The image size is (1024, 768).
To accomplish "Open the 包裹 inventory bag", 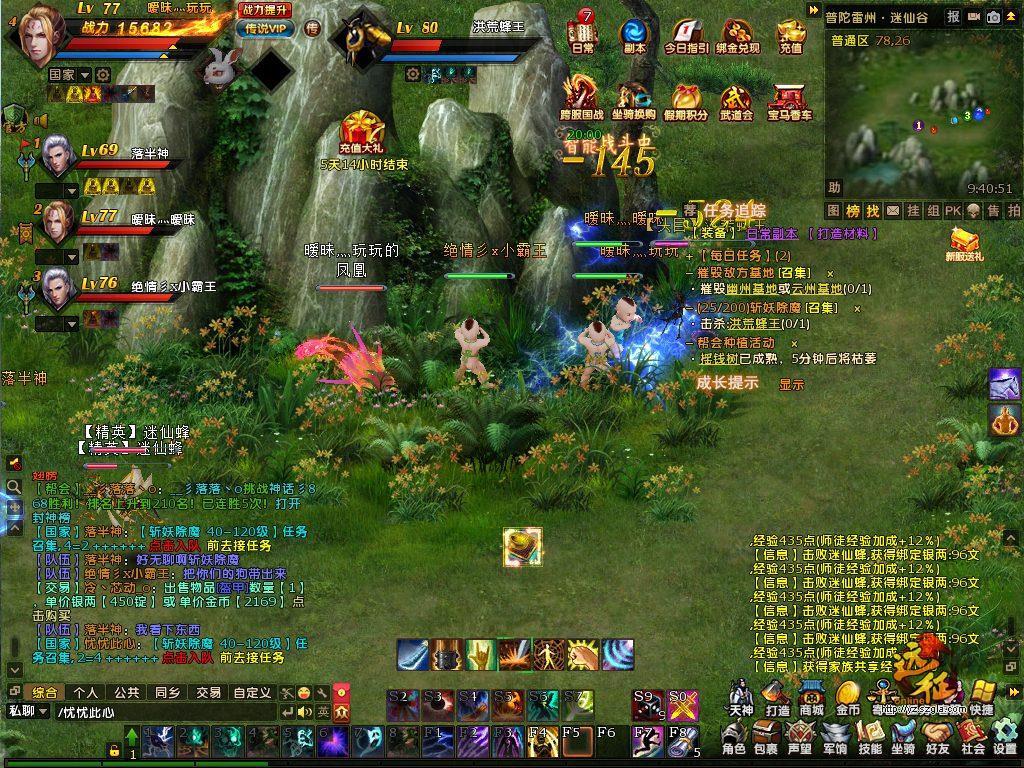I will pos(765,740).
